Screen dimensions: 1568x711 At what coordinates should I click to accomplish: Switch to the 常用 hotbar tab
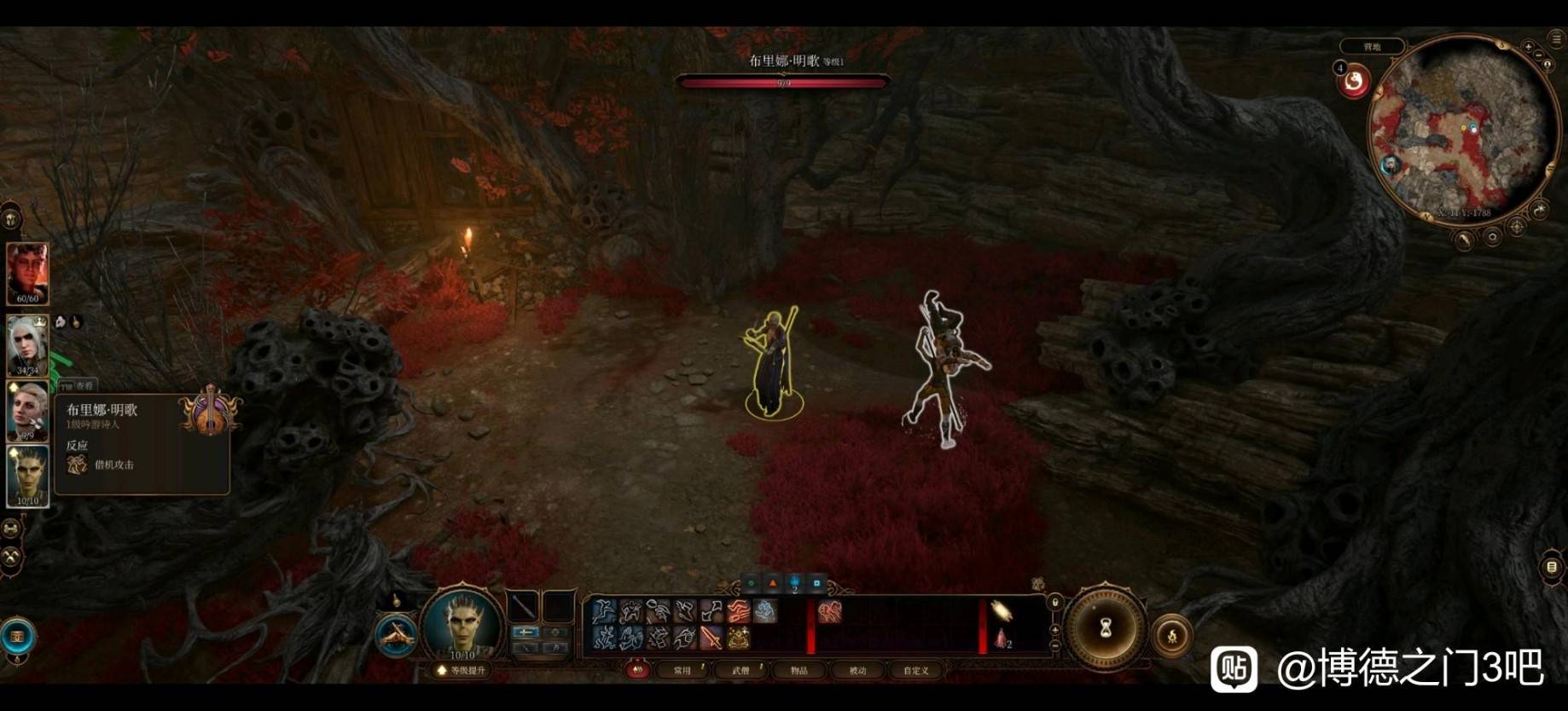(x=682, y=671)
